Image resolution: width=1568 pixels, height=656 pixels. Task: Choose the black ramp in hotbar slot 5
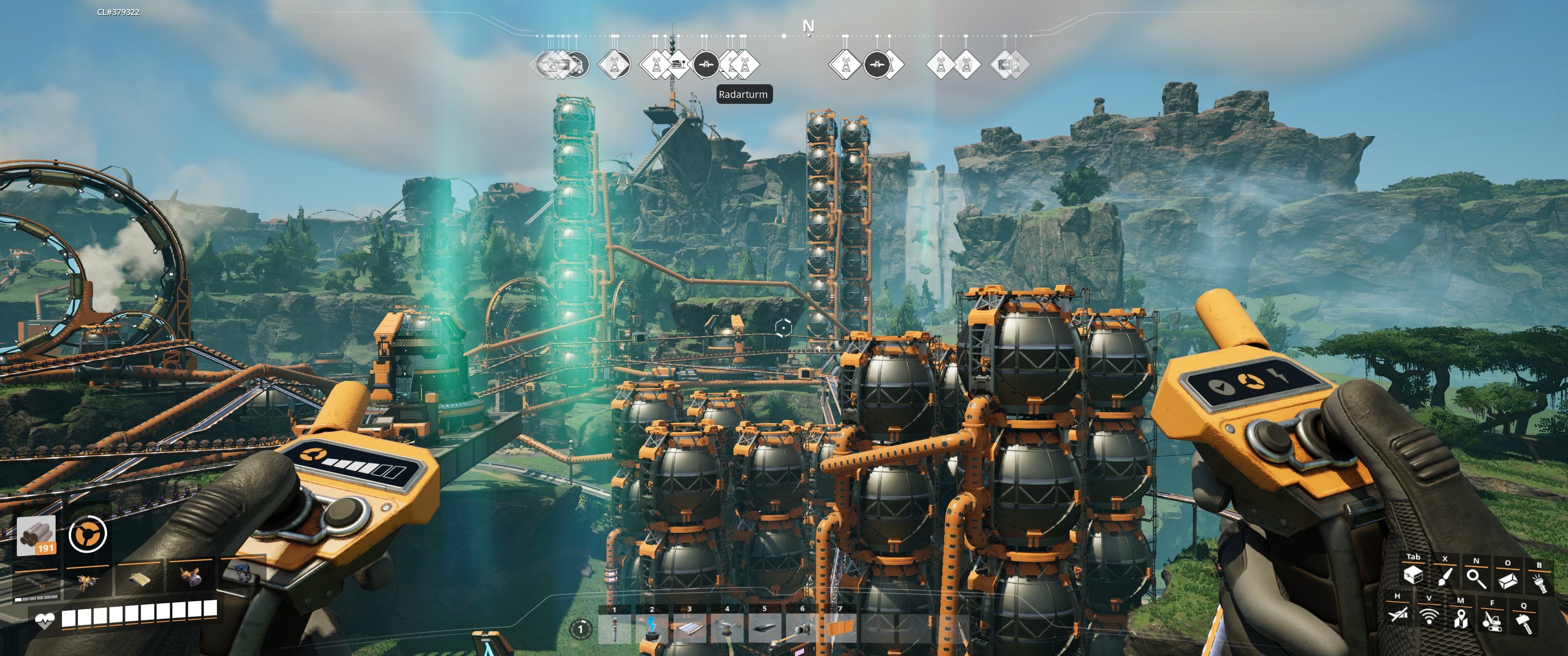tap(764, 629)
